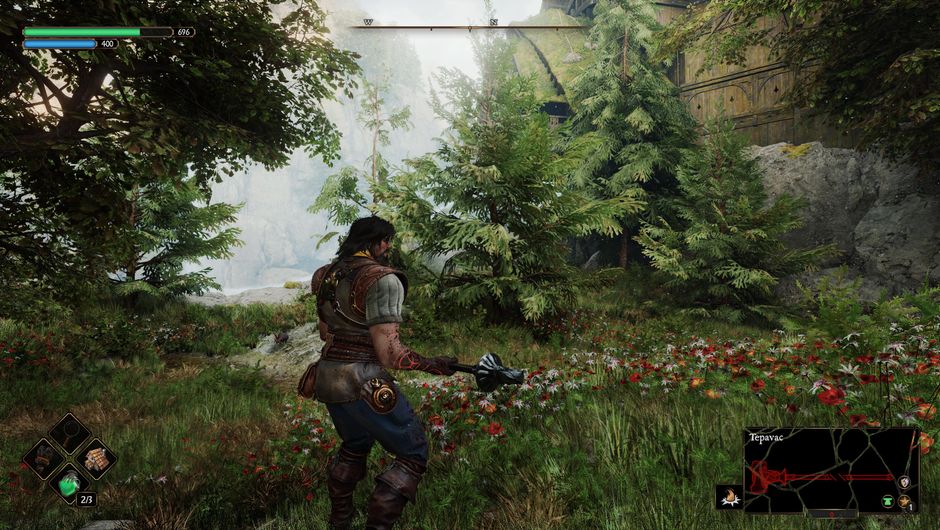The width and height of the screenshot is (940, 530).
Task: Select the green potion quick slot
Action: click(69, 484)
